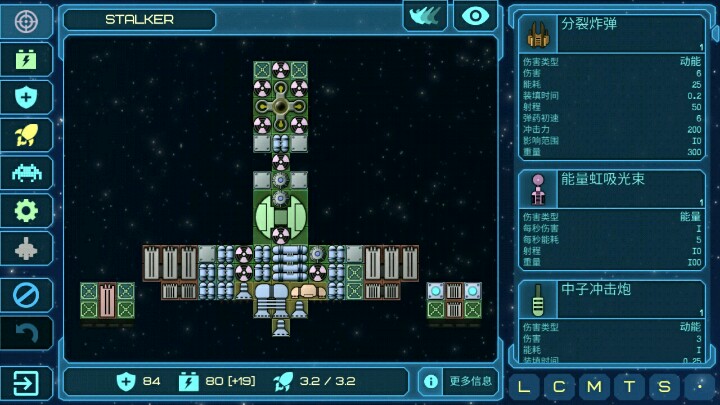Select the crosshair weapons category
This screenshot has height=405, width=720.
(x=26, y=21)
